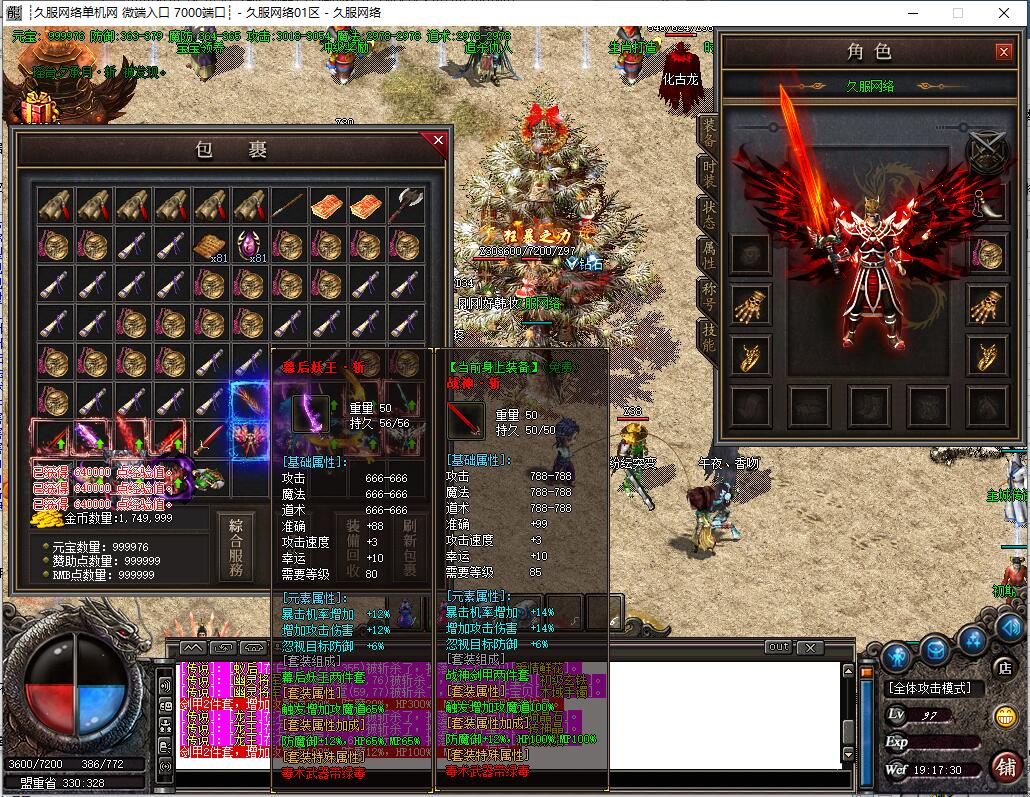1030x797 pixels.
Task: Switch to the 属性 attributes tab
Action: [708, 257]
